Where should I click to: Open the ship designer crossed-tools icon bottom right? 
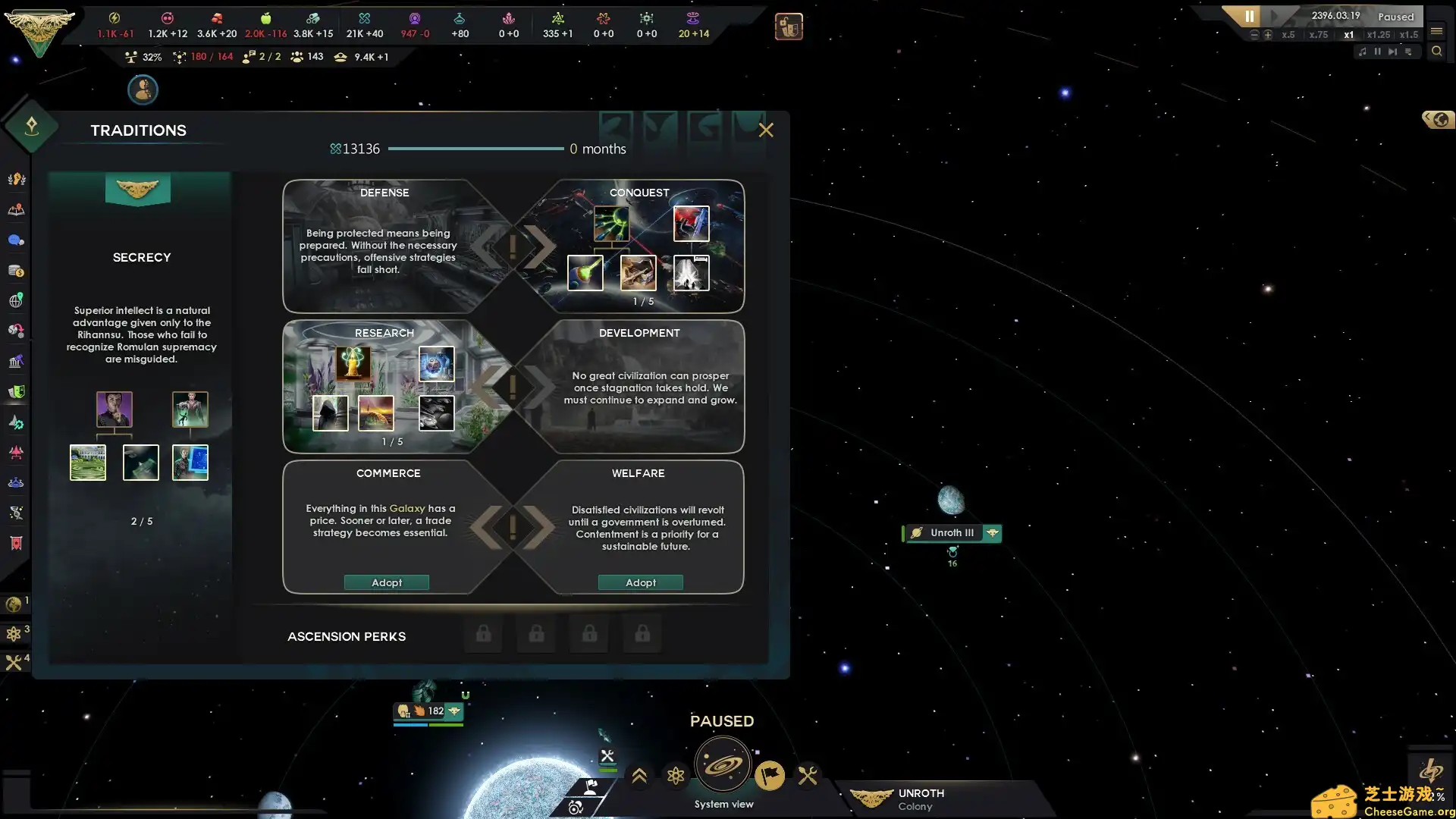tap(808, 776)
